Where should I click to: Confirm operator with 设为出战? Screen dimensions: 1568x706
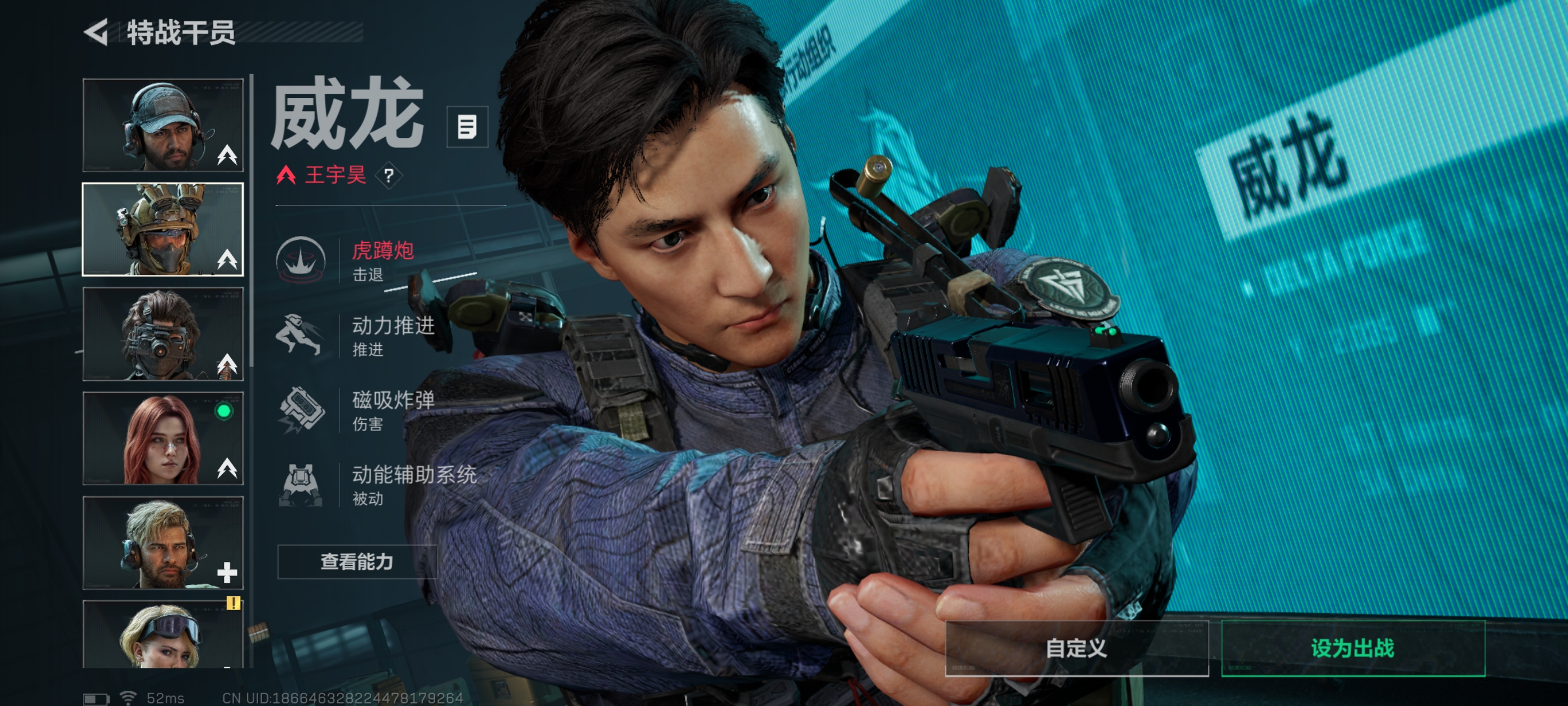point(1352,648)
